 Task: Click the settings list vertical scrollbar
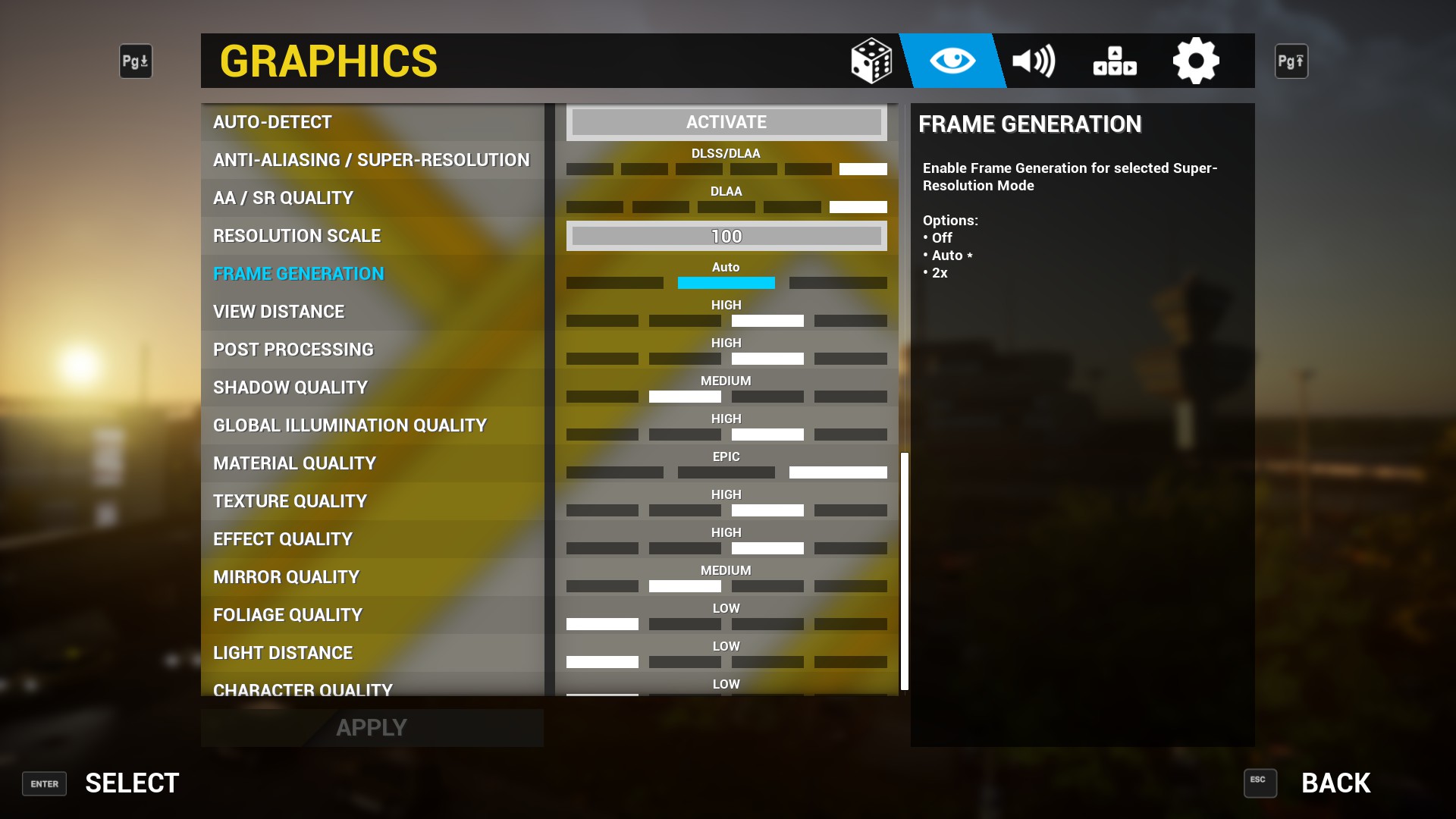coord(904,570)
